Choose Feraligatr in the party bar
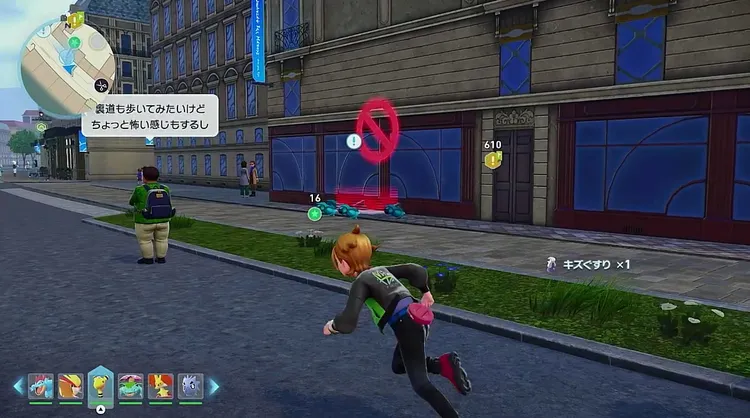 click(41, 385)
